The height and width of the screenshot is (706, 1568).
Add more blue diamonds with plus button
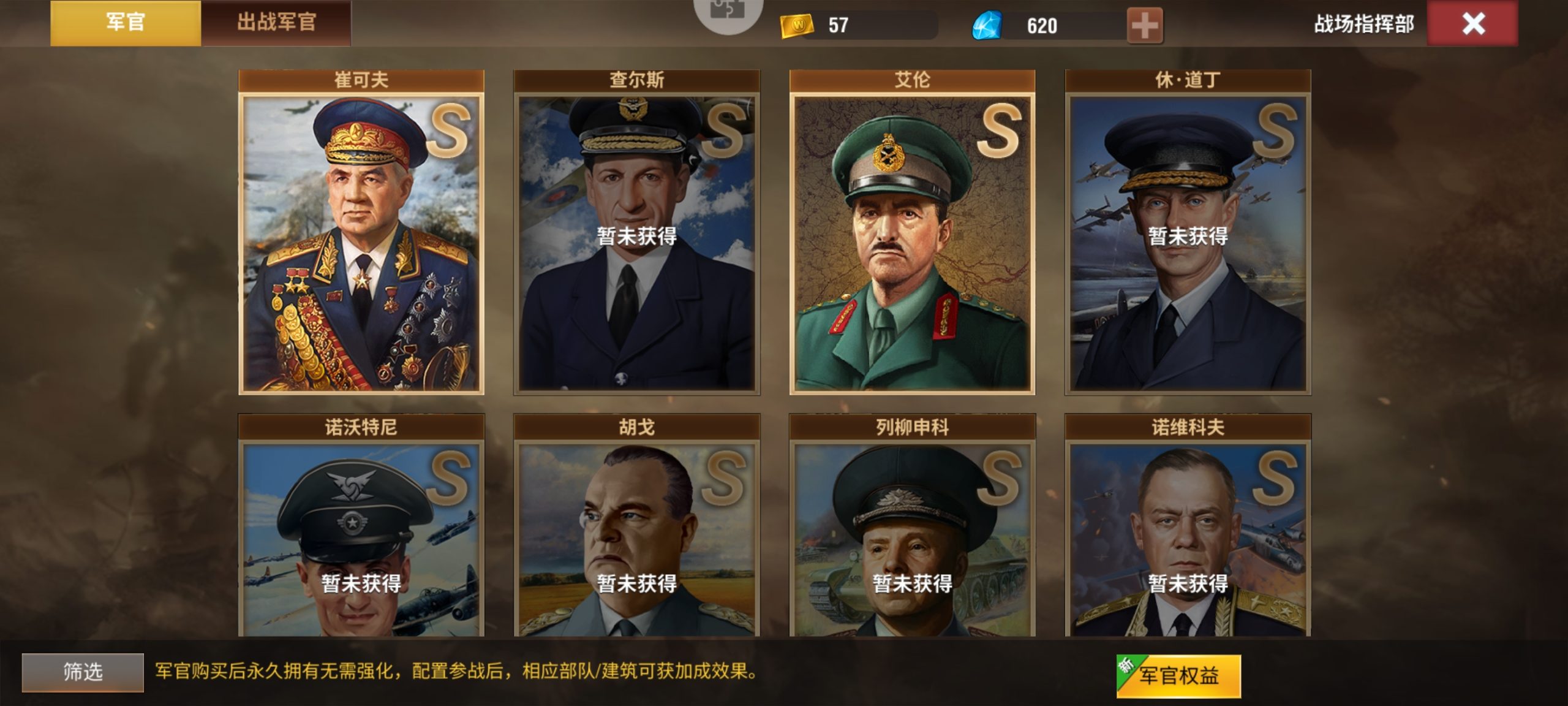1144,26
